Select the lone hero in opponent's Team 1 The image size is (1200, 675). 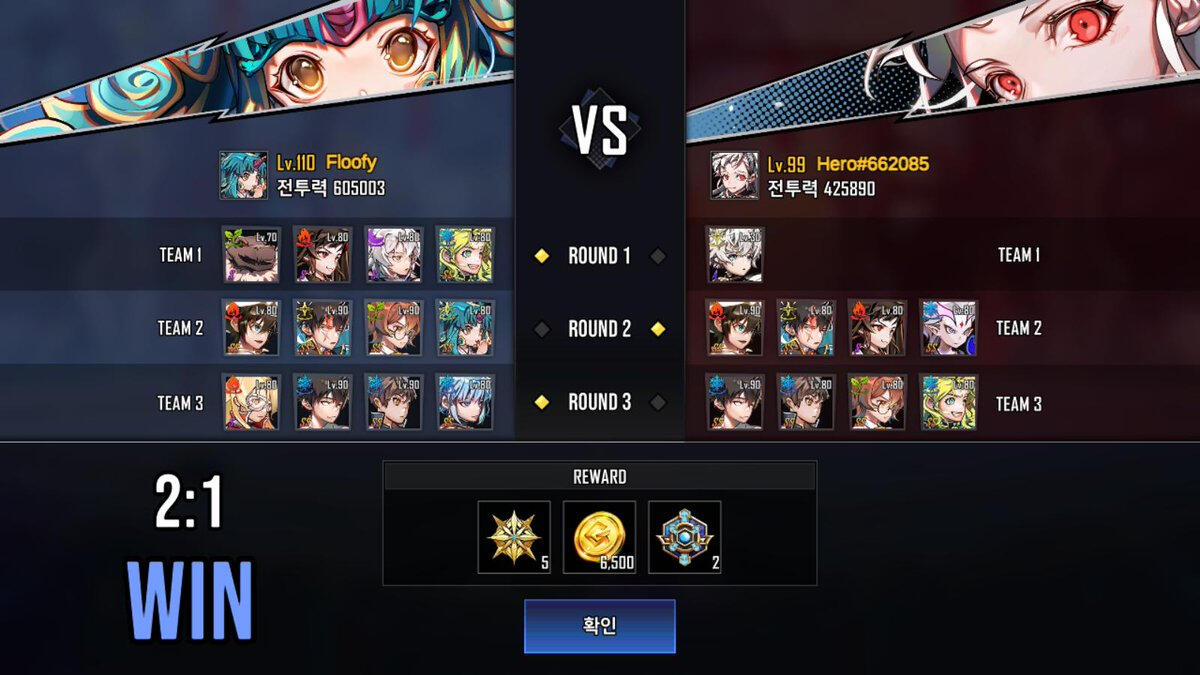[x=735, y=254]
